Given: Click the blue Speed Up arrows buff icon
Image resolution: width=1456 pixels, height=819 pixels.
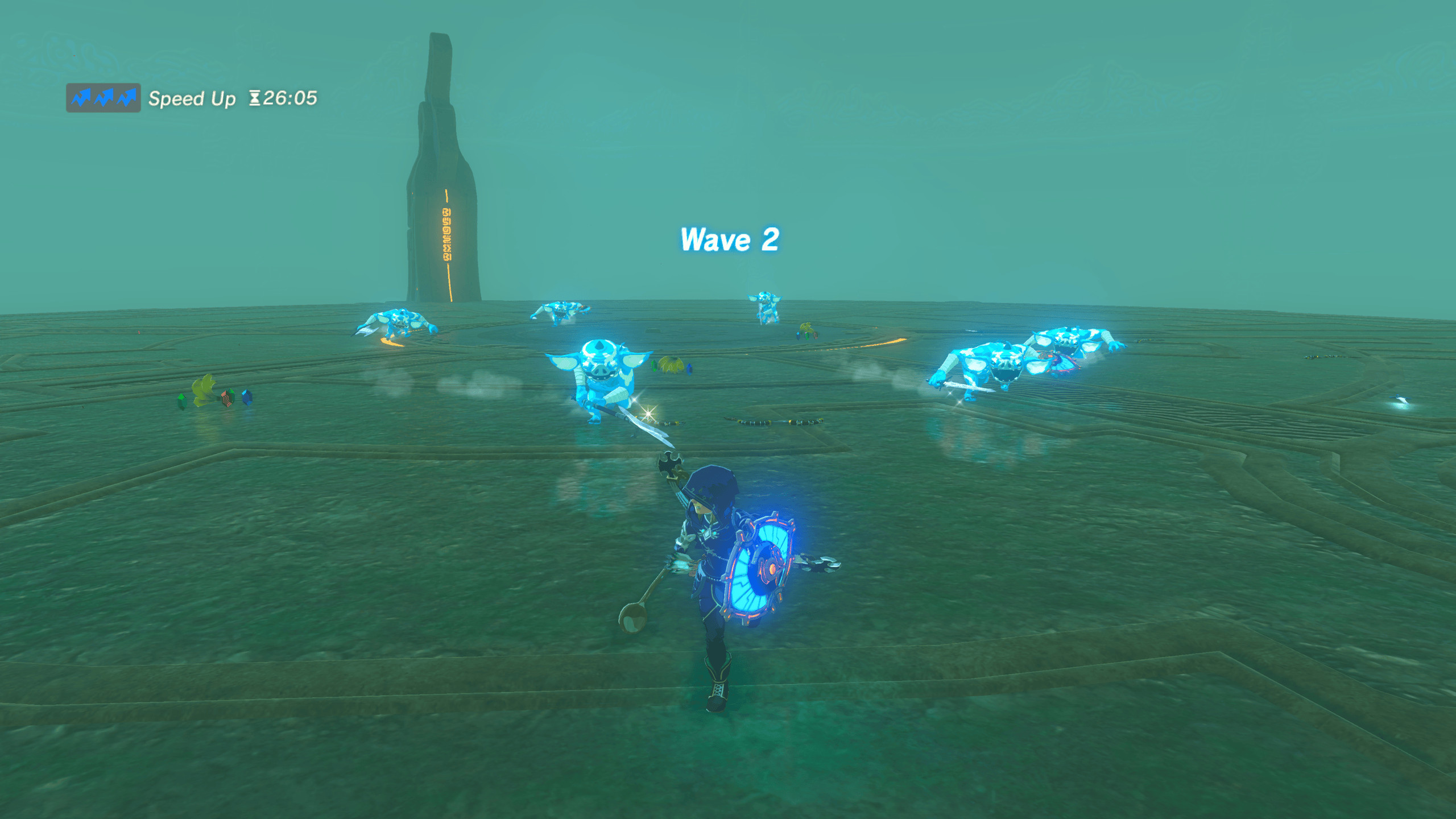Looking at the screenshot, I should pyautogui.click(x=102, y=97).
